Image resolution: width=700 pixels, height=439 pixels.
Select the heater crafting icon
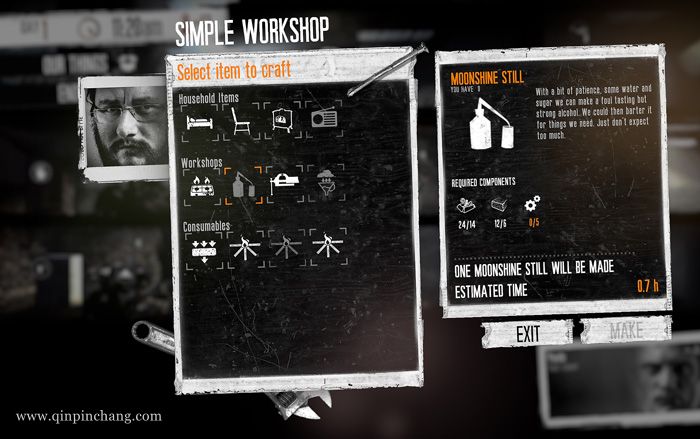282,122
